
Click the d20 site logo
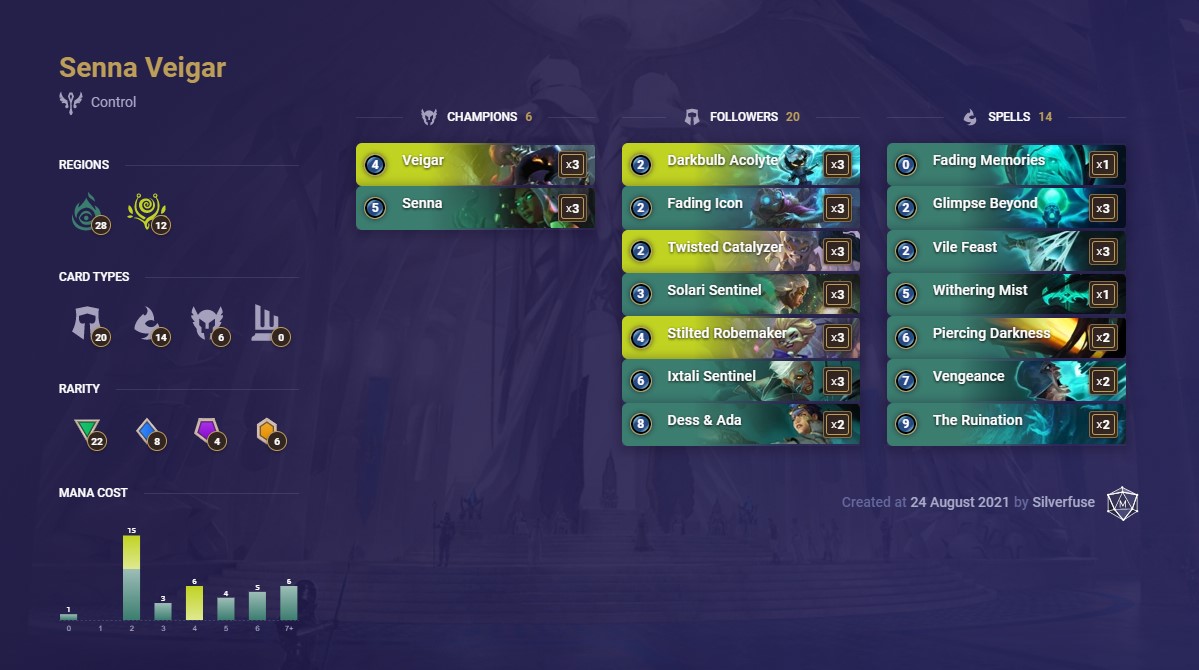pos(1123,502)
